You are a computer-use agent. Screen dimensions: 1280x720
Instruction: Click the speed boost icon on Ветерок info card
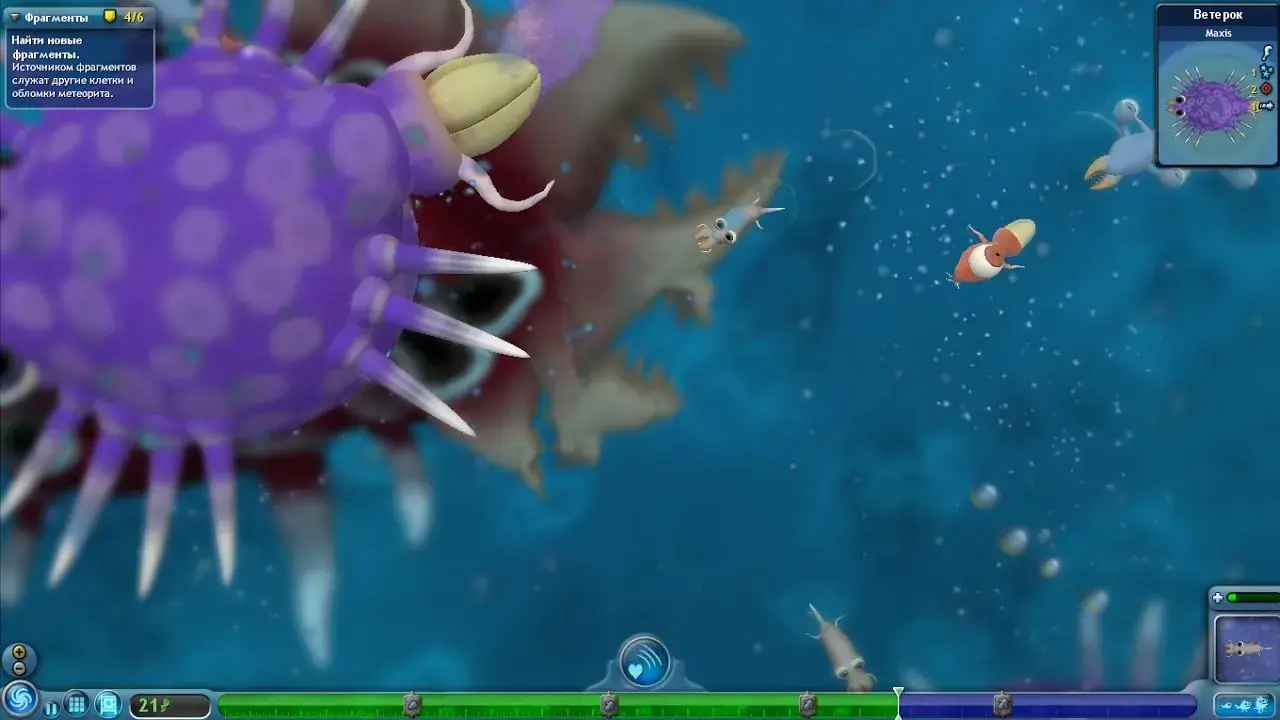coord(1267,105)
